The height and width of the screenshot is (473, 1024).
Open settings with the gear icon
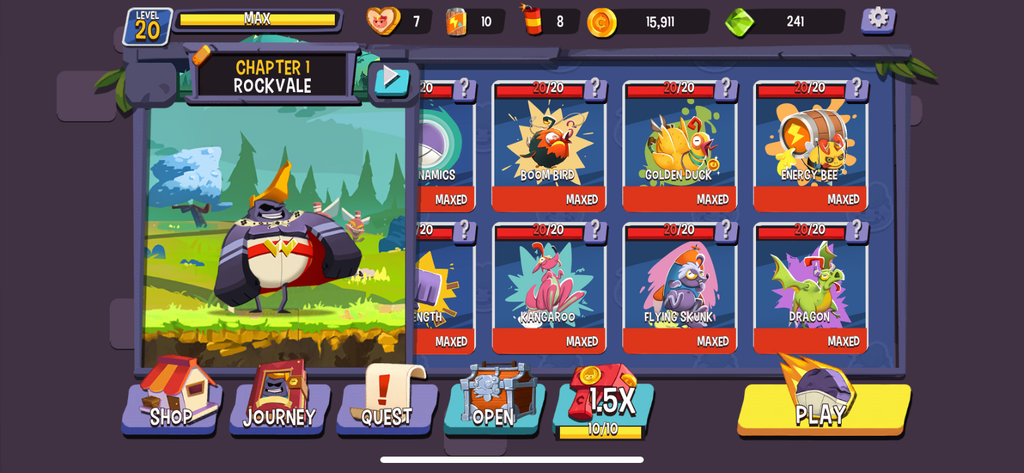[878, 19]
